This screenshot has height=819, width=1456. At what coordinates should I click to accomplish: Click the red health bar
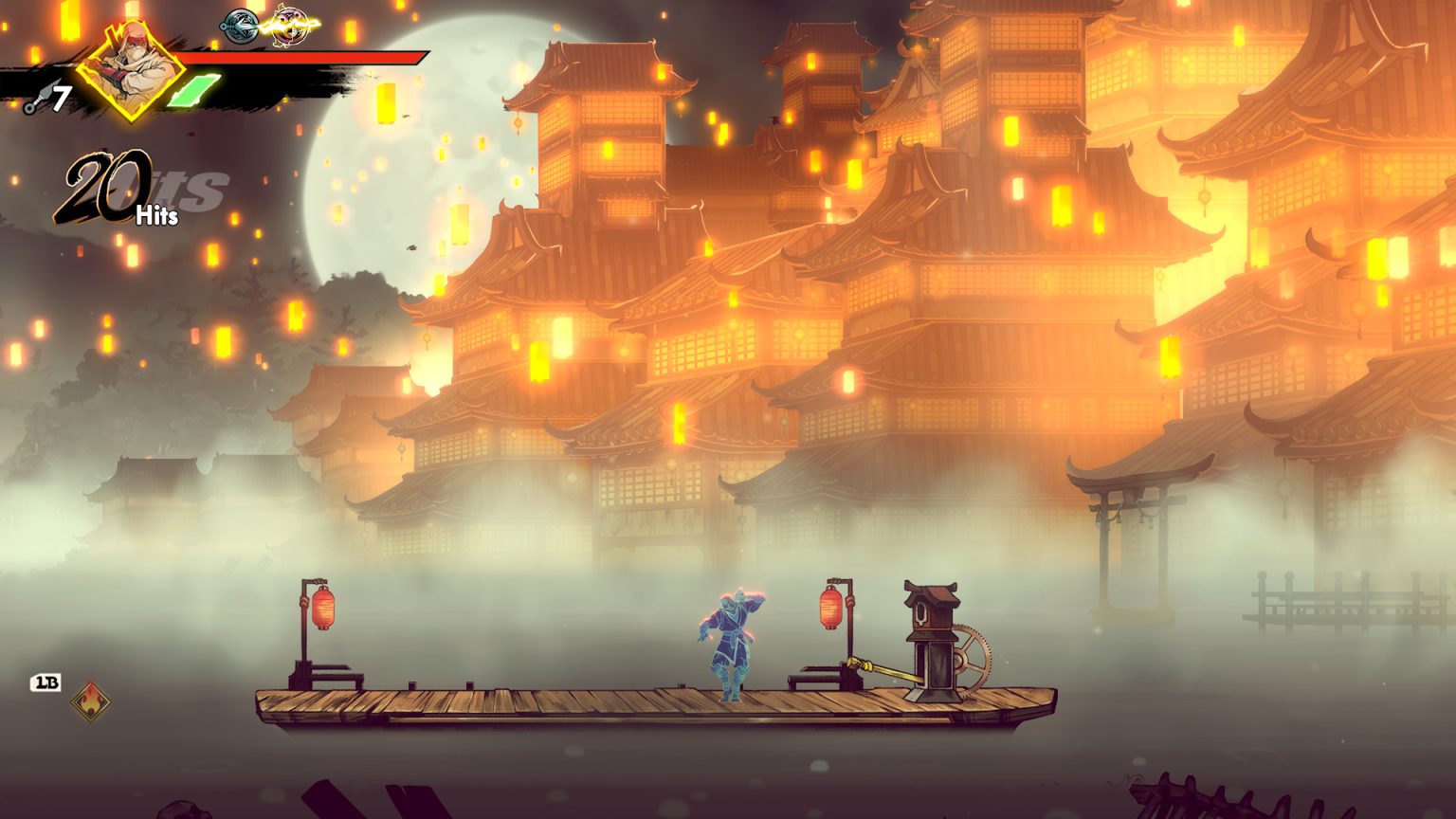pyautogui.click(x=303, y=57)
